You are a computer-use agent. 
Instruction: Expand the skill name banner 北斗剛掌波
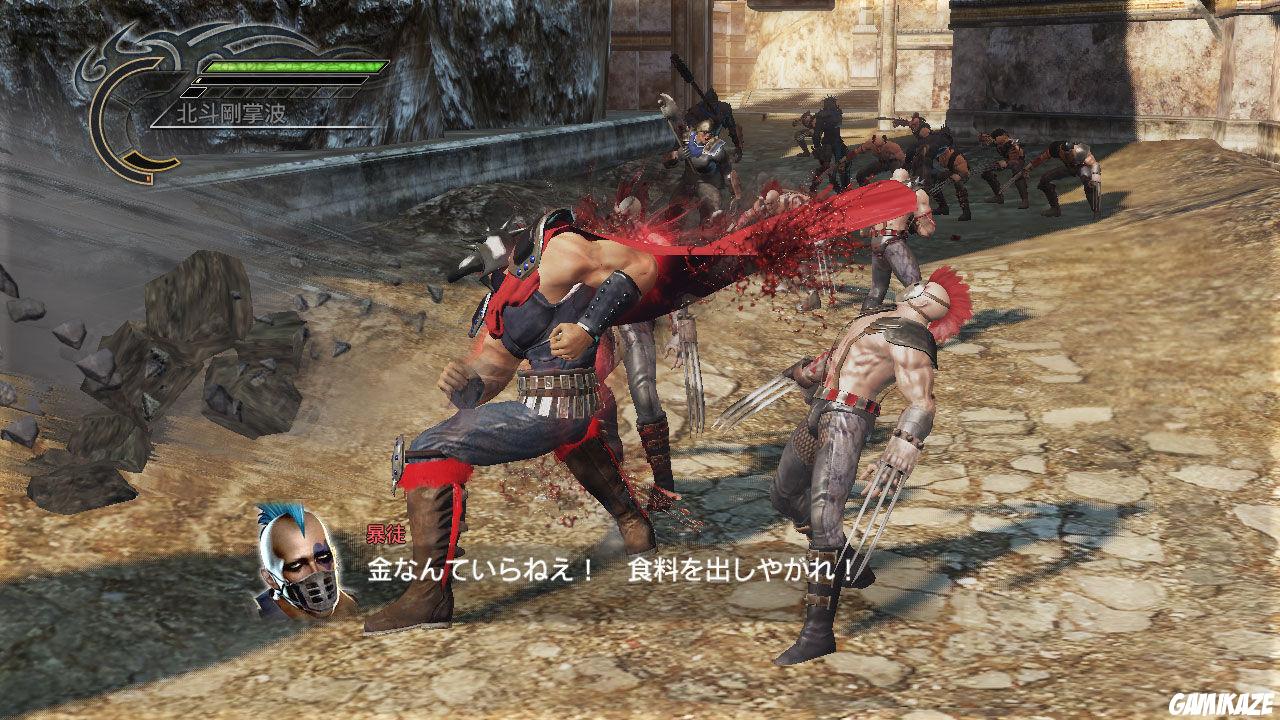[230, 112]
